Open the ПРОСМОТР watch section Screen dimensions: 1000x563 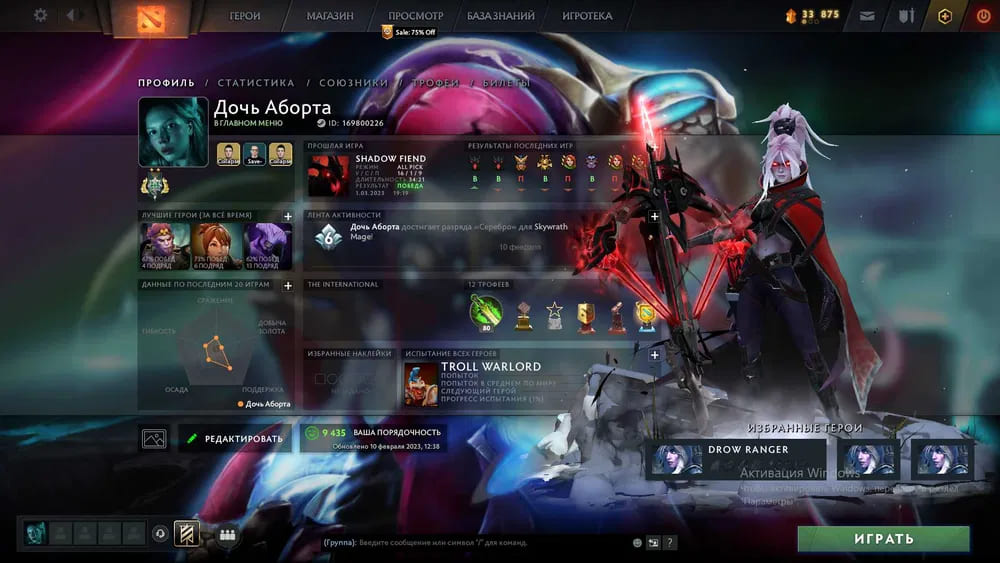pyautogui.click(x=415, y=16)
